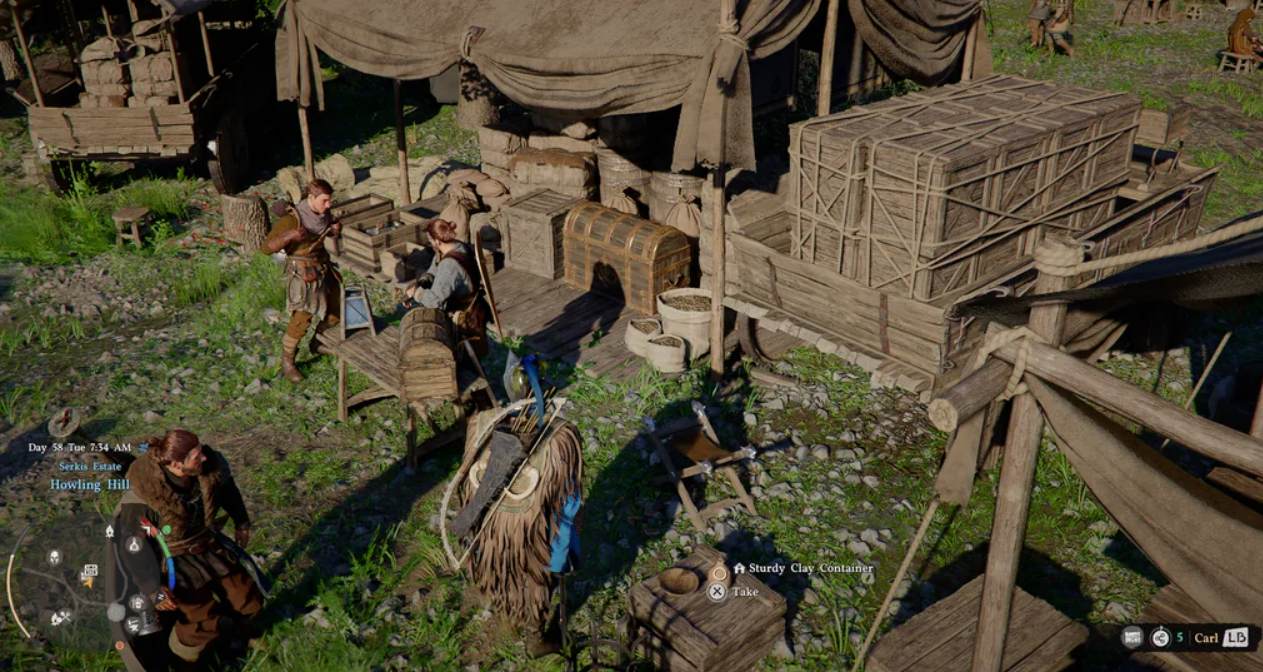Select the Carl character name
Screen dimensions: 1263x672
pos(1206,637)
